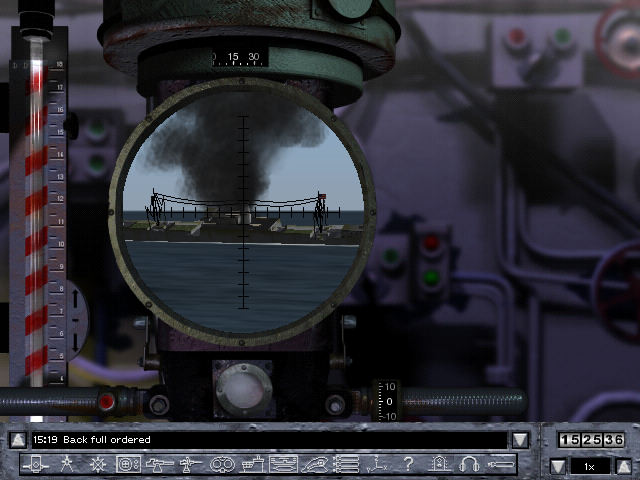Open the navigation compass dividers icon
The image size is (640, 480).
click(66, 464)
